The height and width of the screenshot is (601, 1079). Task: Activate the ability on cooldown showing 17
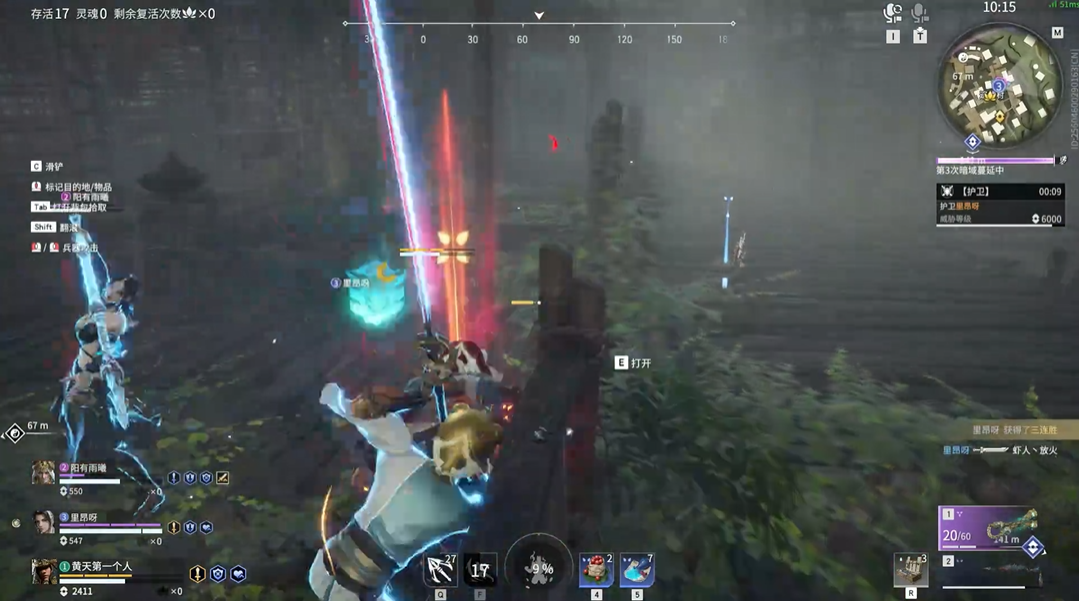click(480, 570)
